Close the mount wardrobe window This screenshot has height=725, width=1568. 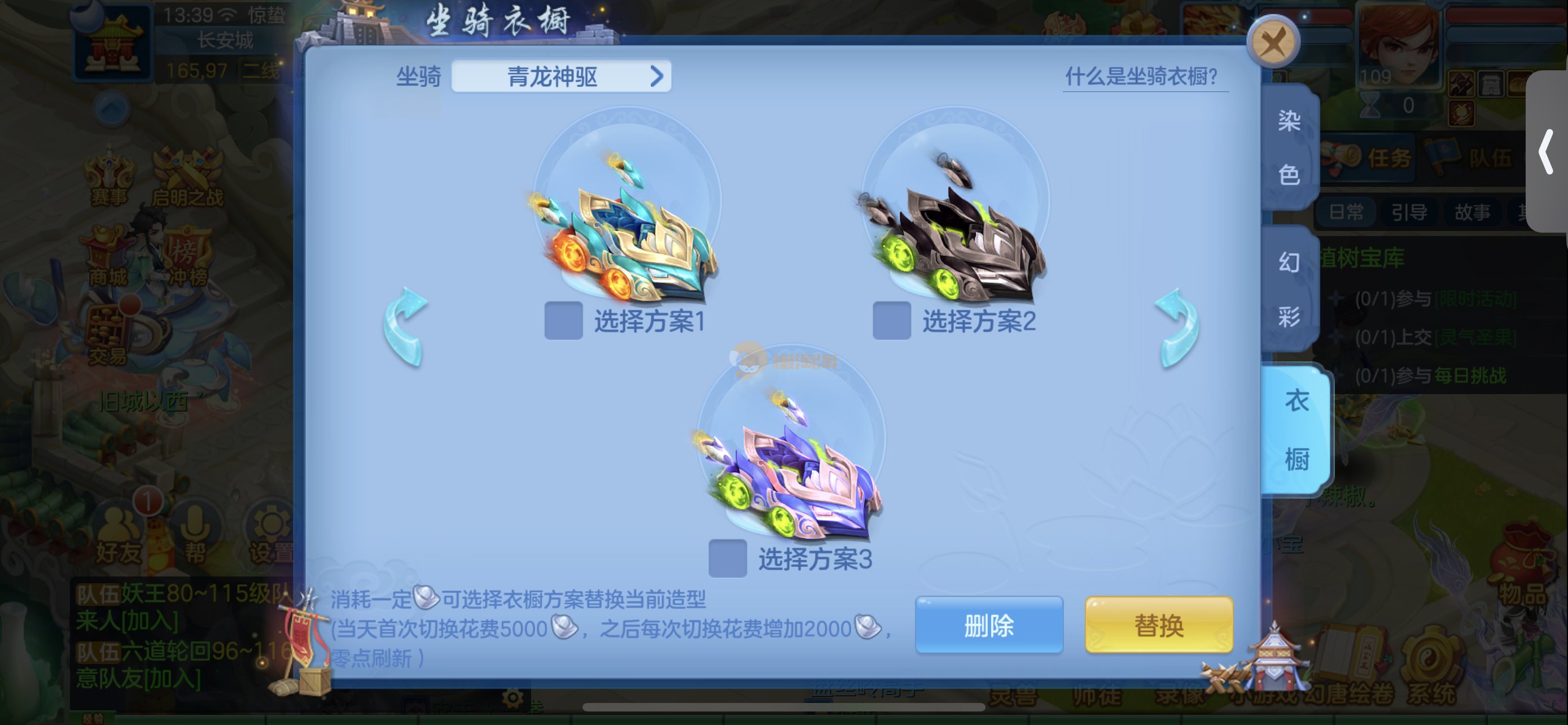[1273, 42]
